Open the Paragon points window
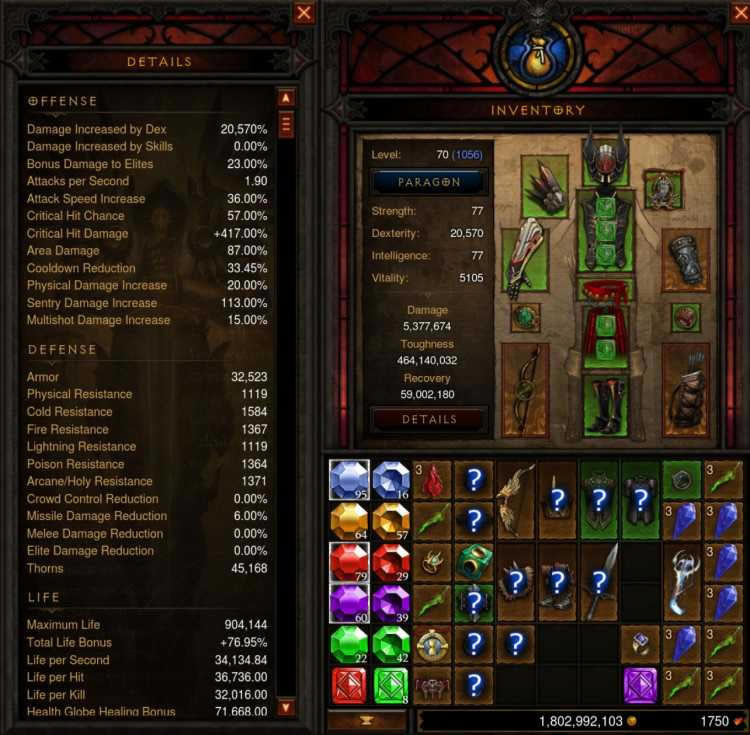 click(x=430, y=182)
